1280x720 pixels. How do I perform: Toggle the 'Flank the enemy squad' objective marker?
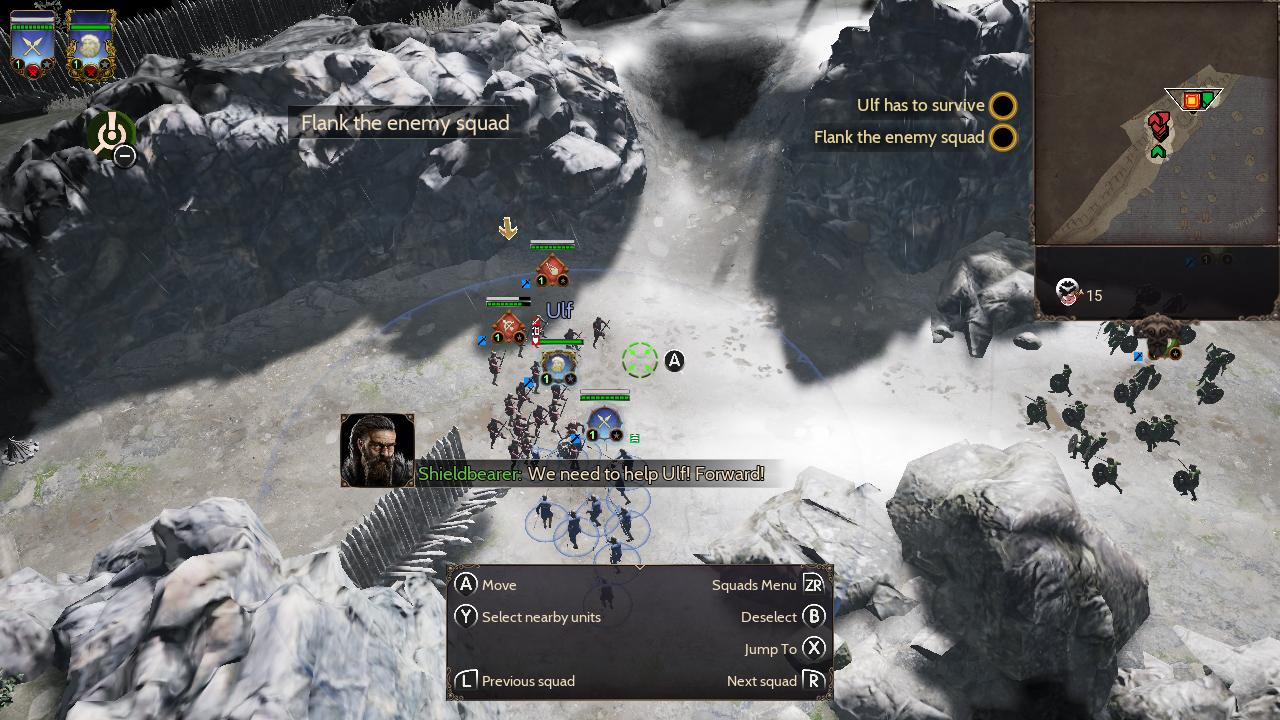(x=1002, y=138)
